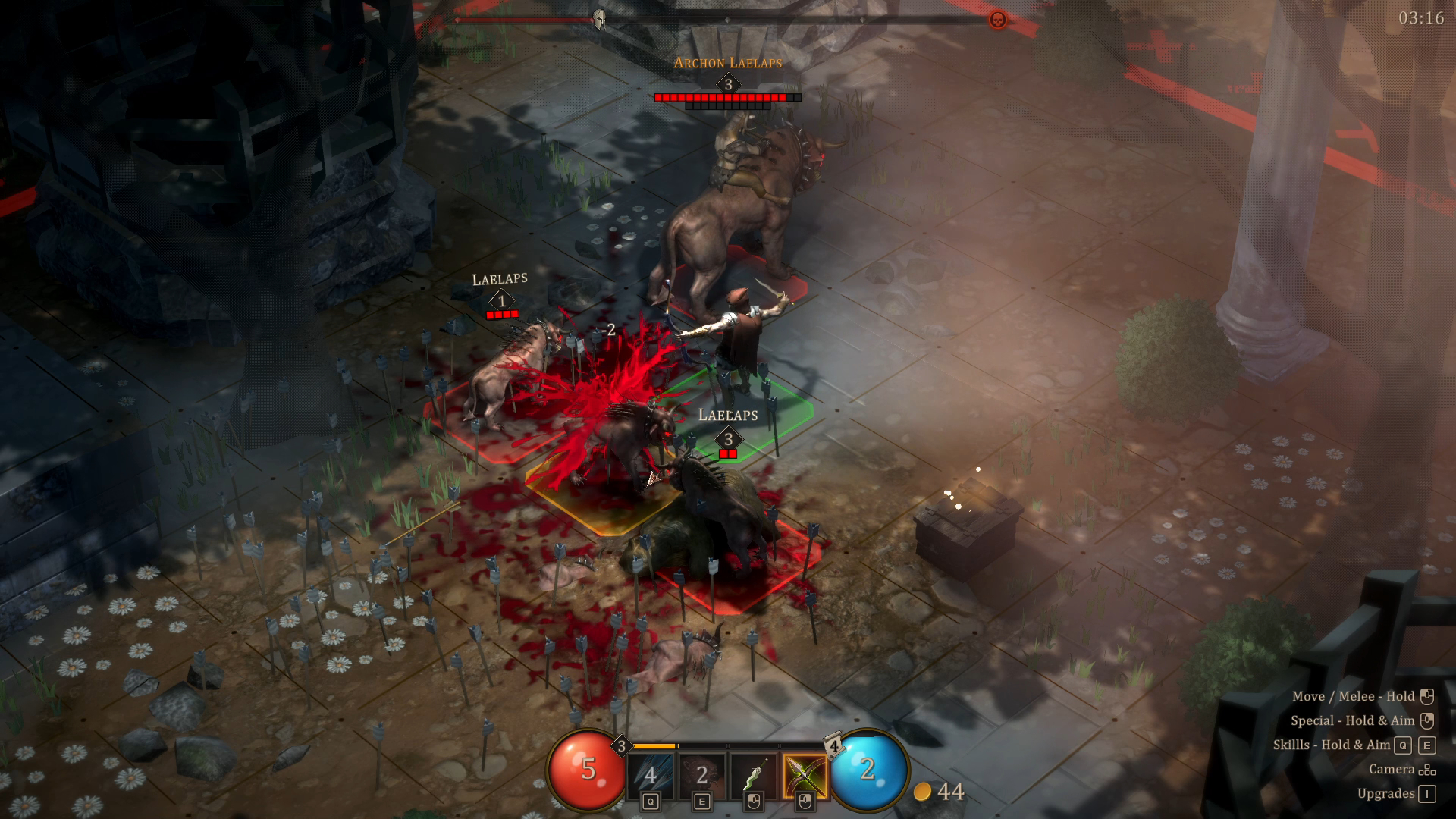Viewport: 1456px width, 819px height.
Task: Click the E keybind badge under the skill bar
Action: [x=701, y=802]
